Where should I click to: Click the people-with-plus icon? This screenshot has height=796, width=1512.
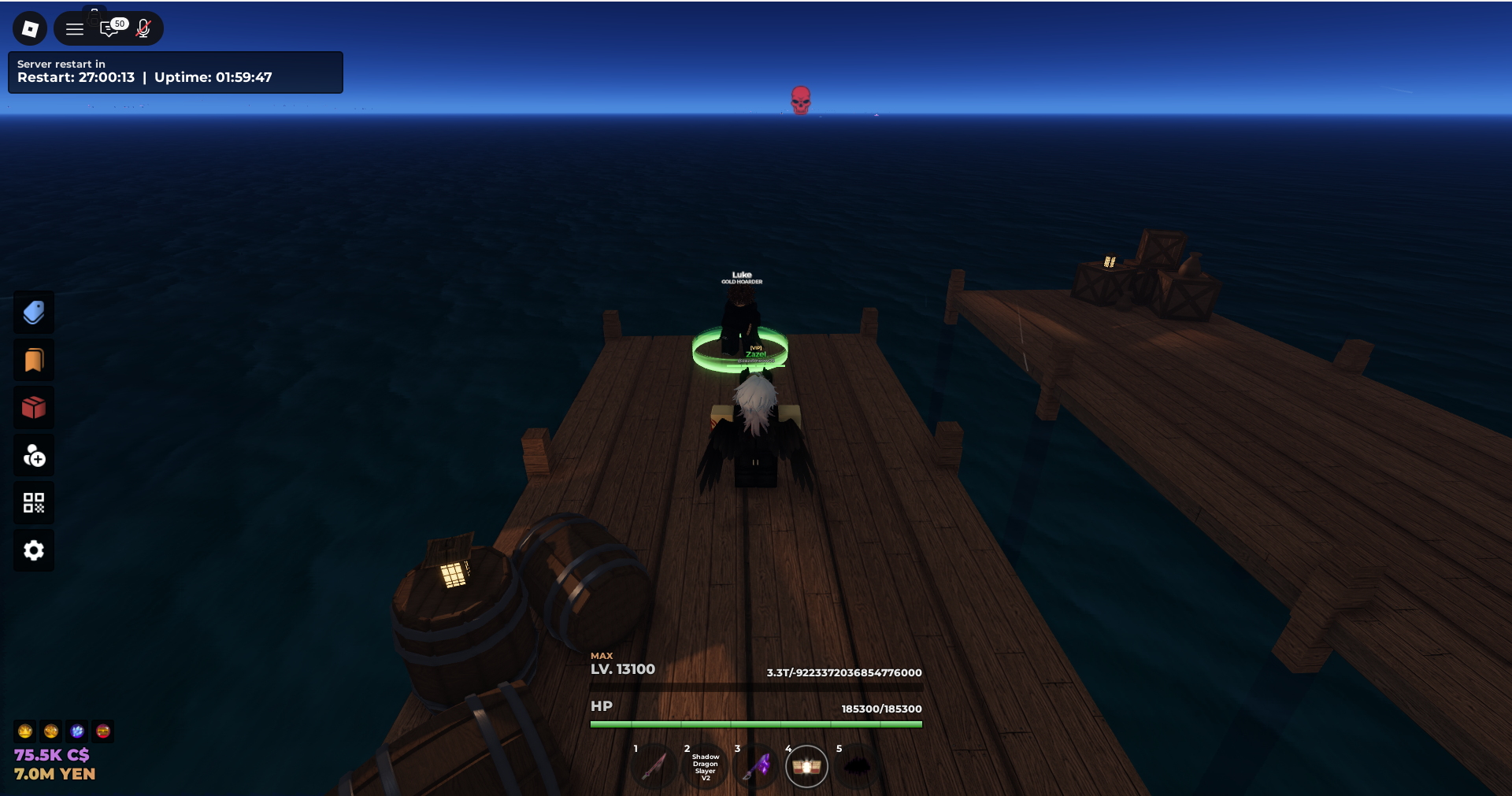click(x=34, y=456)
